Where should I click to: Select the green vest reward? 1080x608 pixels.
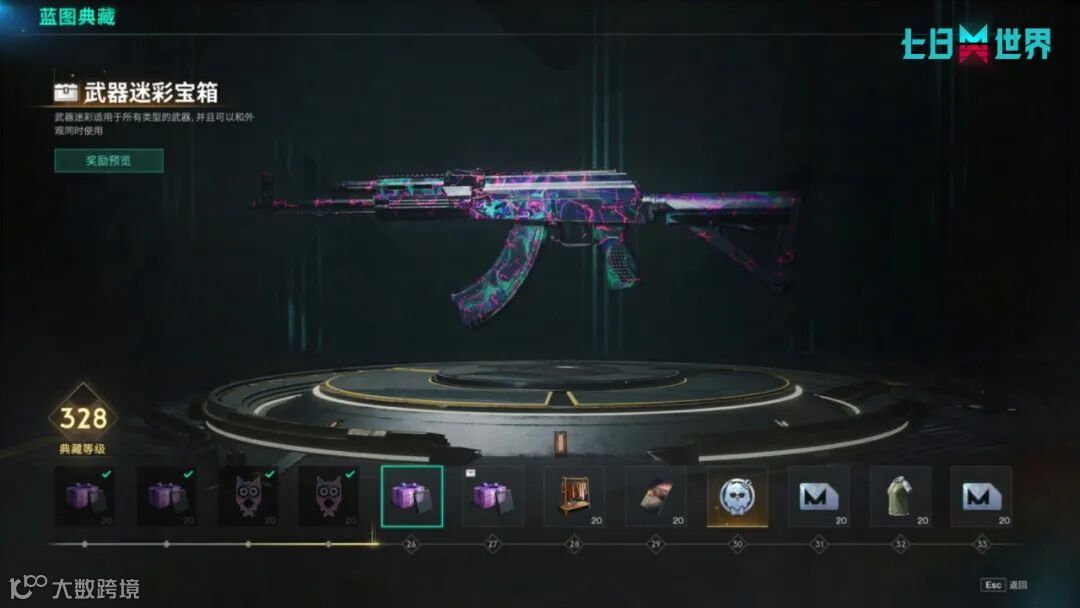(x=900, y=496)
